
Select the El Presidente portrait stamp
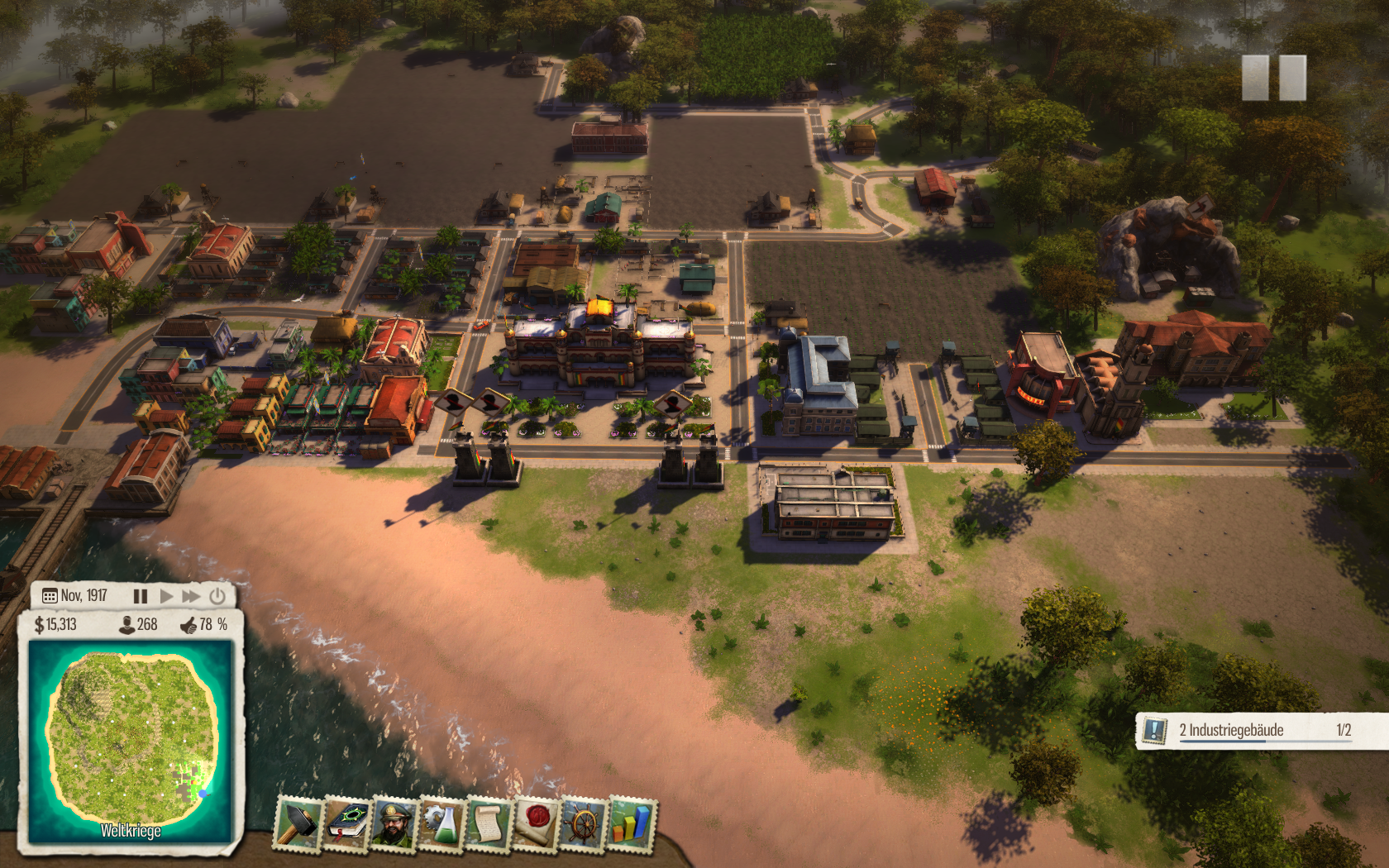(x=394, y=823)
